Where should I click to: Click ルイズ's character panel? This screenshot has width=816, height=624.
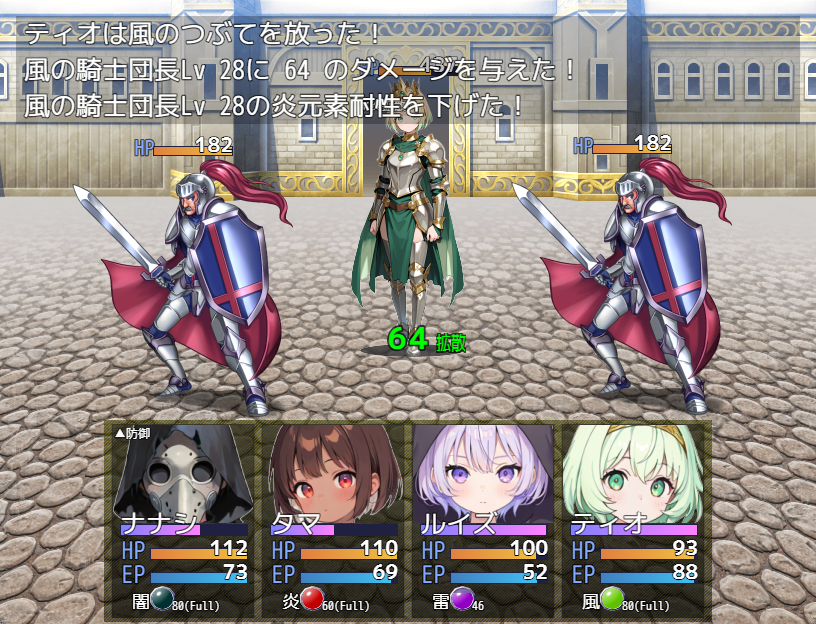[484, 518]
